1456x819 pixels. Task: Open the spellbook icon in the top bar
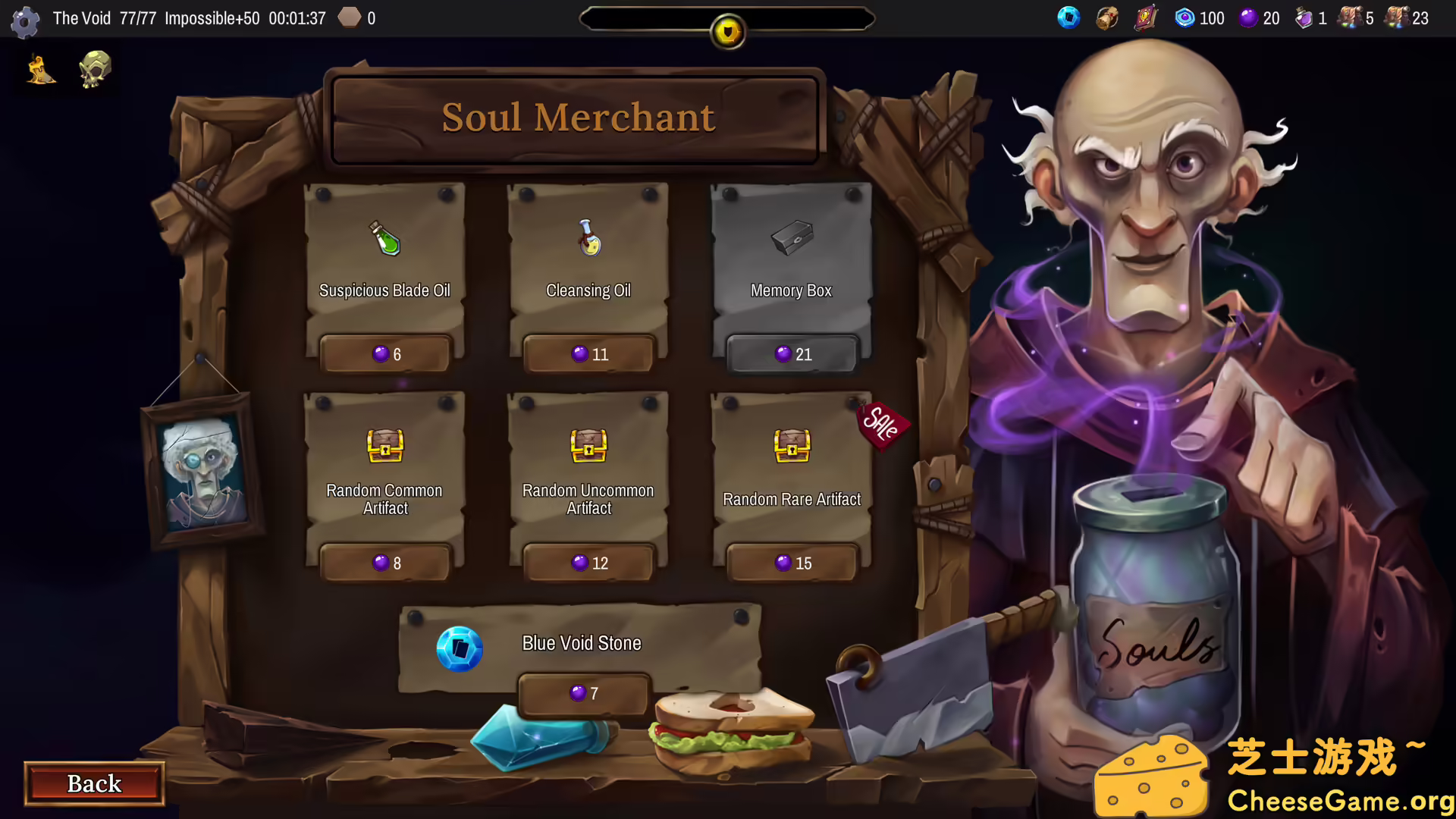click(x=1144, y=18)
